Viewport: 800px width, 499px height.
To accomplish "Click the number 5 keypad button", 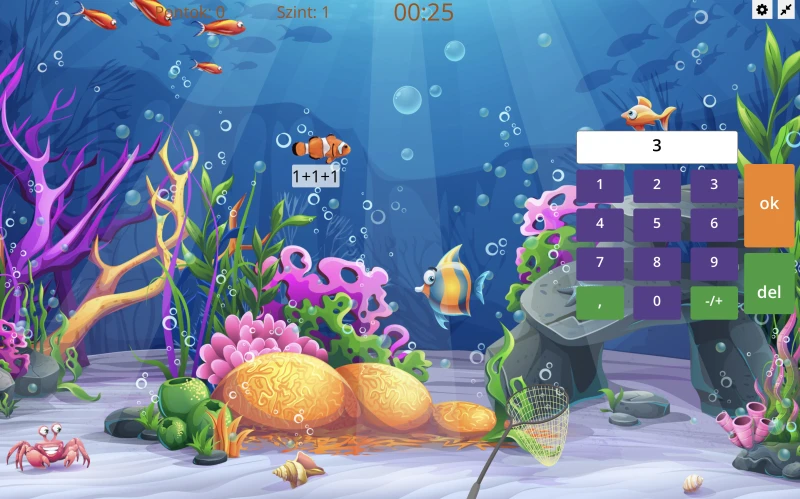I will (657, 223).
